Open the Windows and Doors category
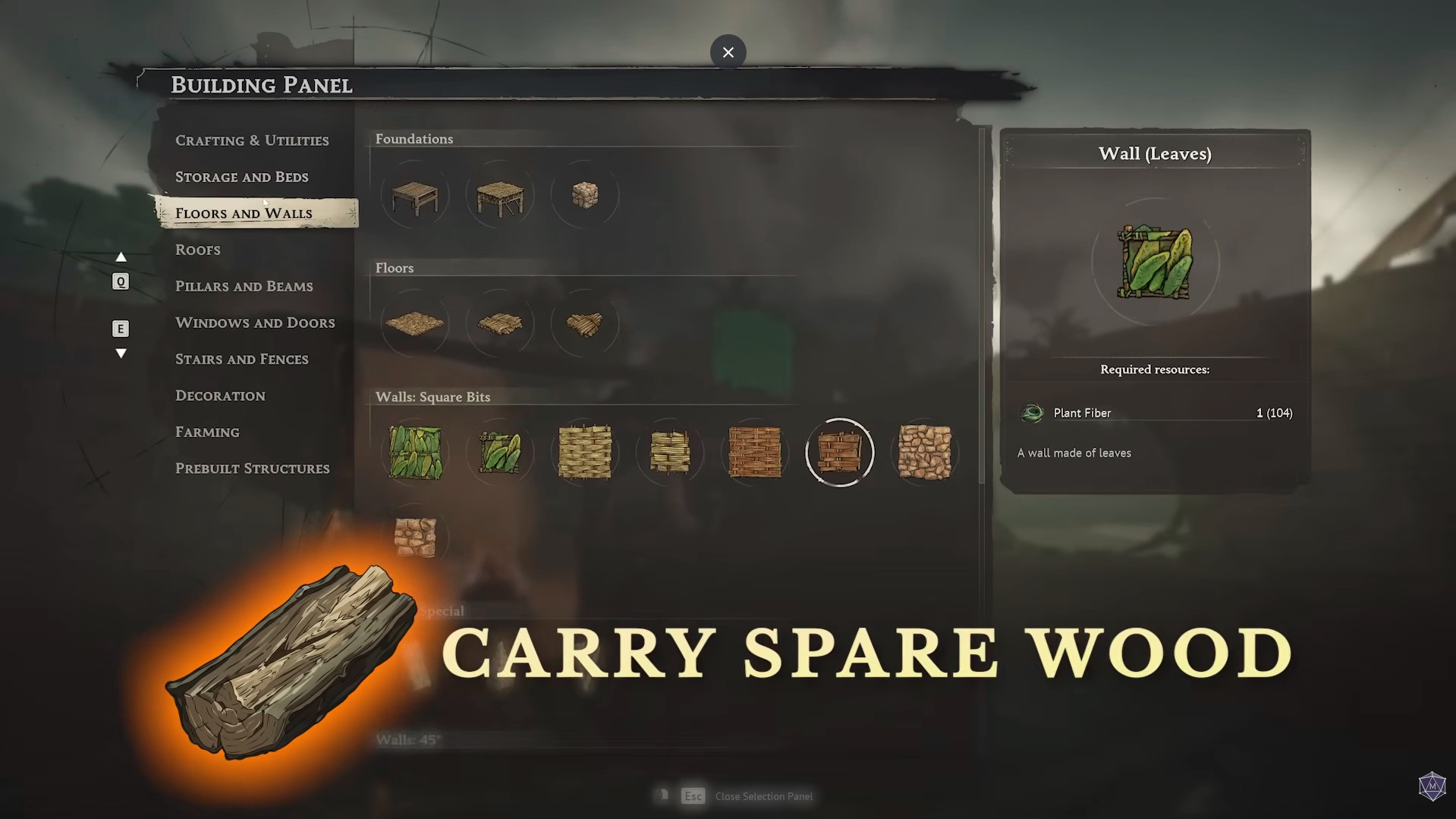The image size is (1456, 819). point(255,322)
